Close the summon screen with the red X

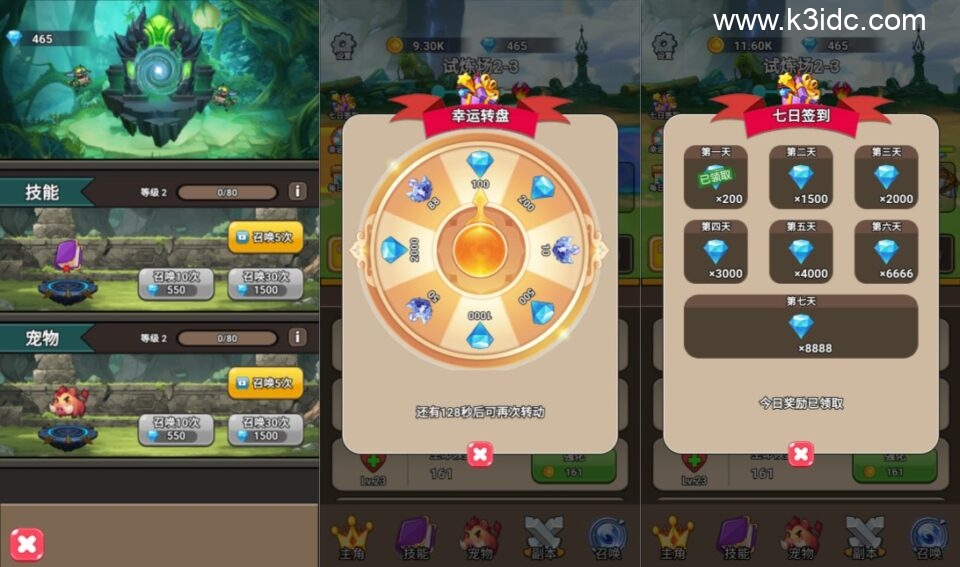tap(27, 544)
